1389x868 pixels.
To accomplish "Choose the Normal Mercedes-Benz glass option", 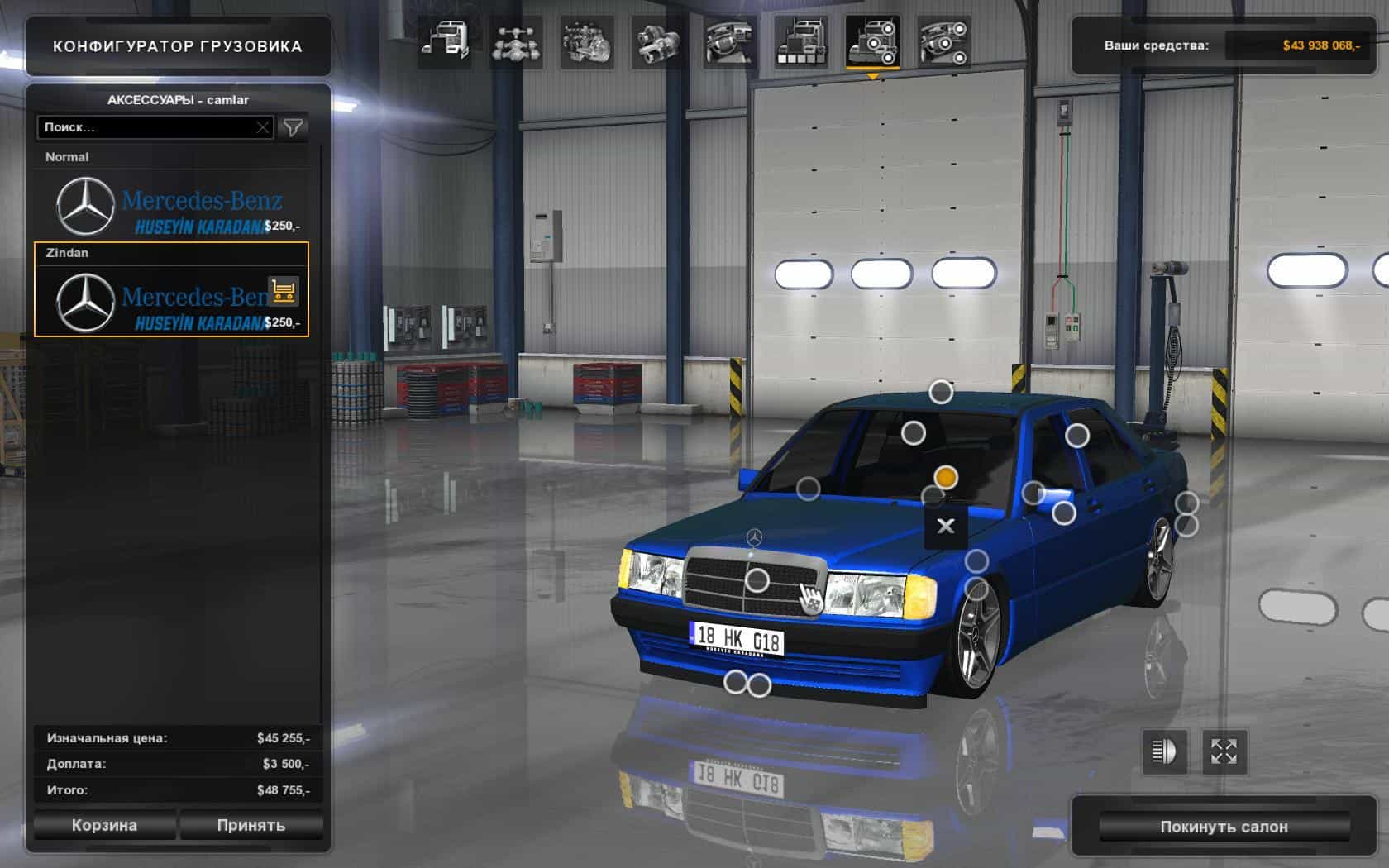I will [171, 205].
